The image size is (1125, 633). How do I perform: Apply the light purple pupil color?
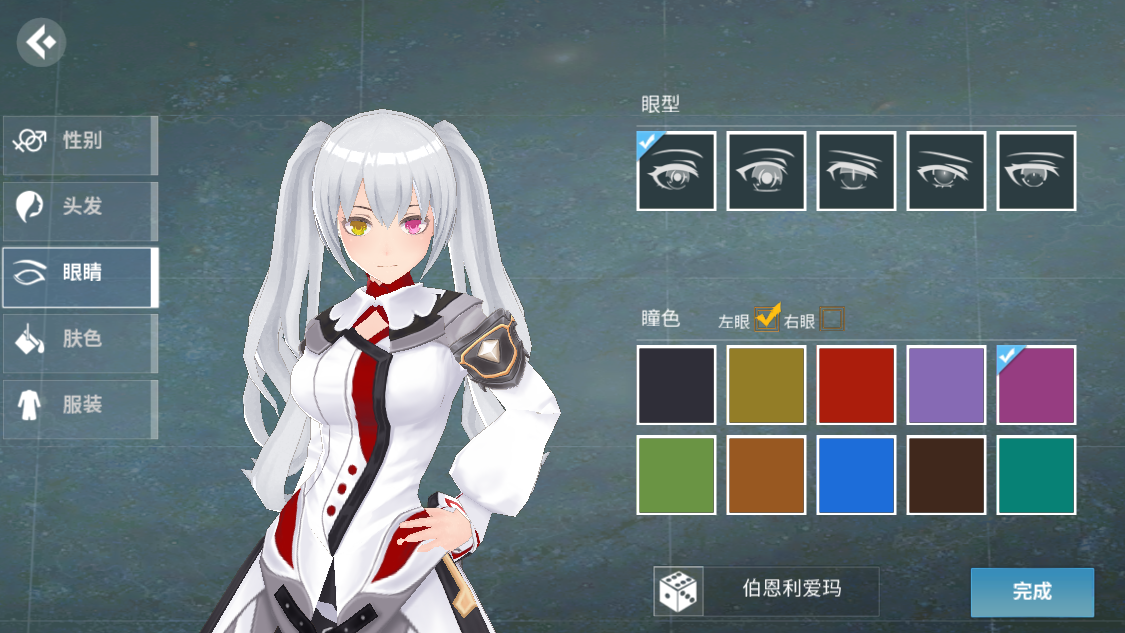click(946, 385)
